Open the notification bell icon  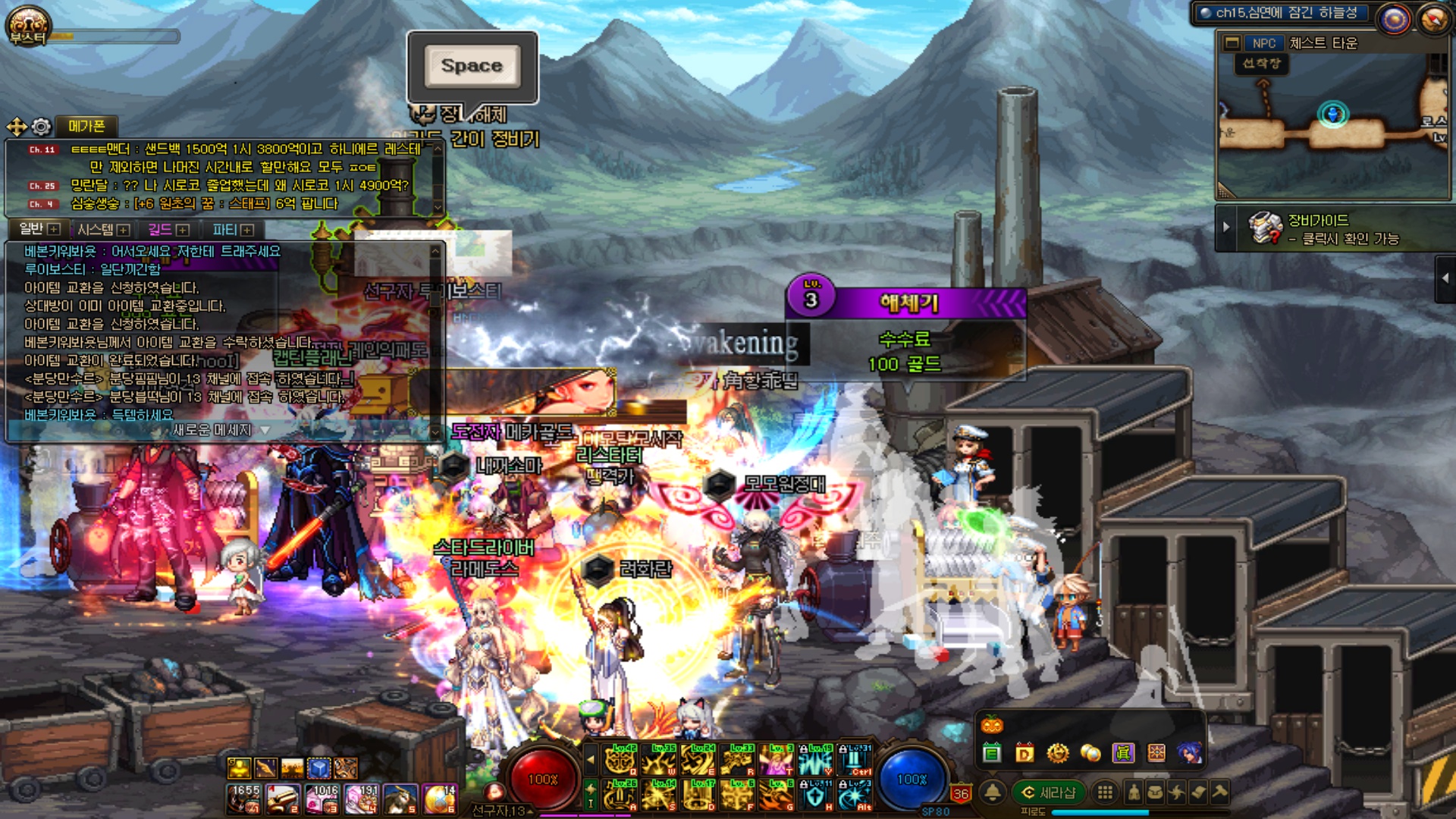click(992, 792)
